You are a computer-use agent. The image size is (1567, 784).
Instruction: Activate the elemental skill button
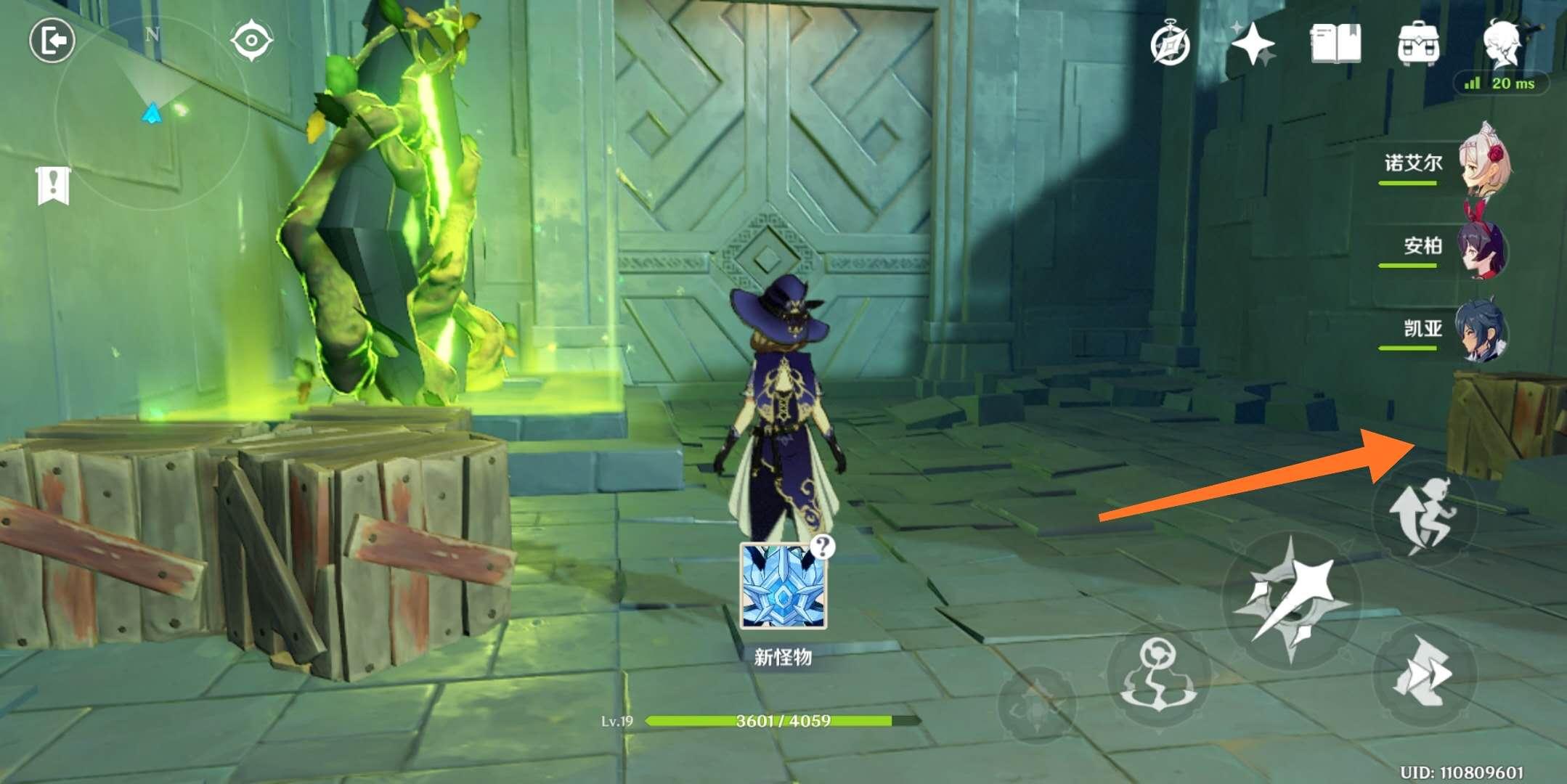click(x=1158, y=675)
